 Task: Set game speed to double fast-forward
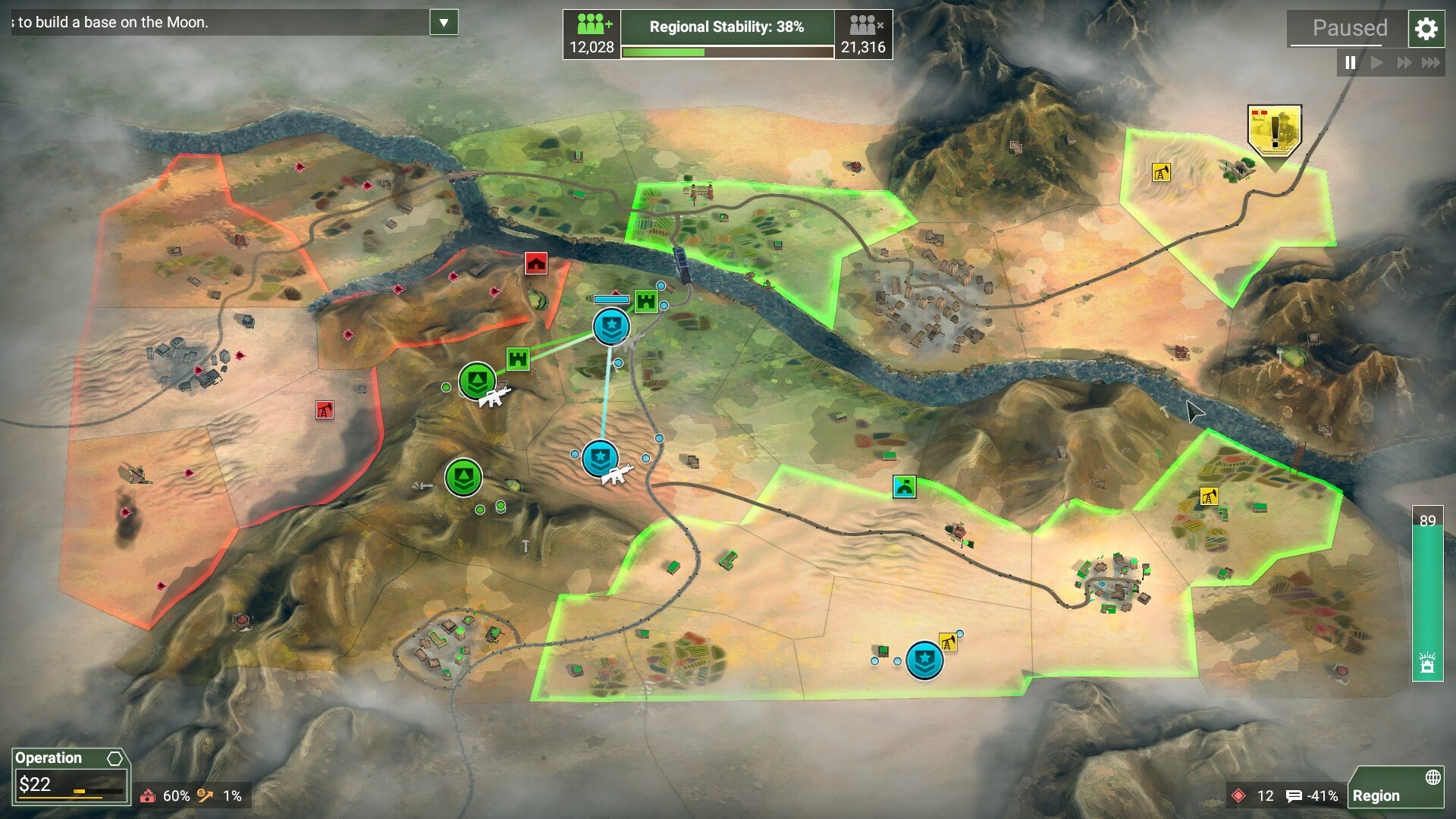pyautogui.click(x=1404, y=63)
